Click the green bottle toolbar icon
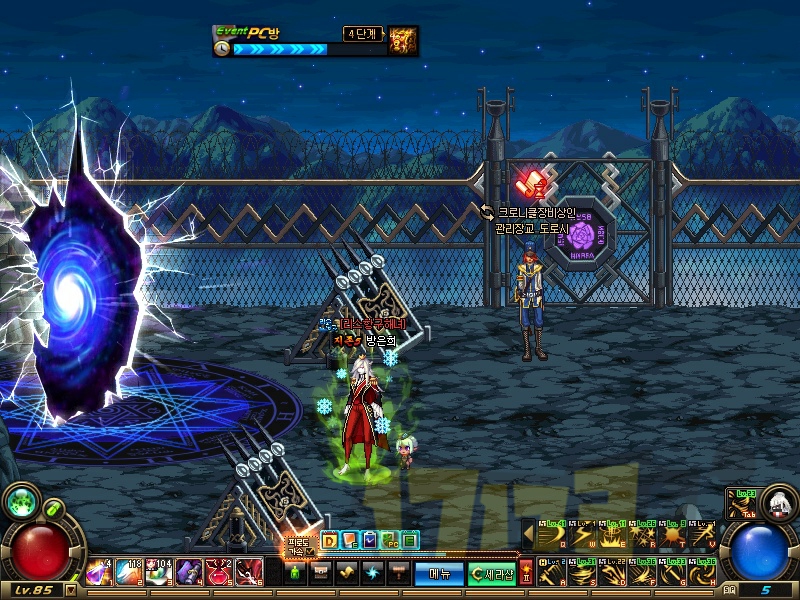This screenshot has width=800, height=600. 295,572
